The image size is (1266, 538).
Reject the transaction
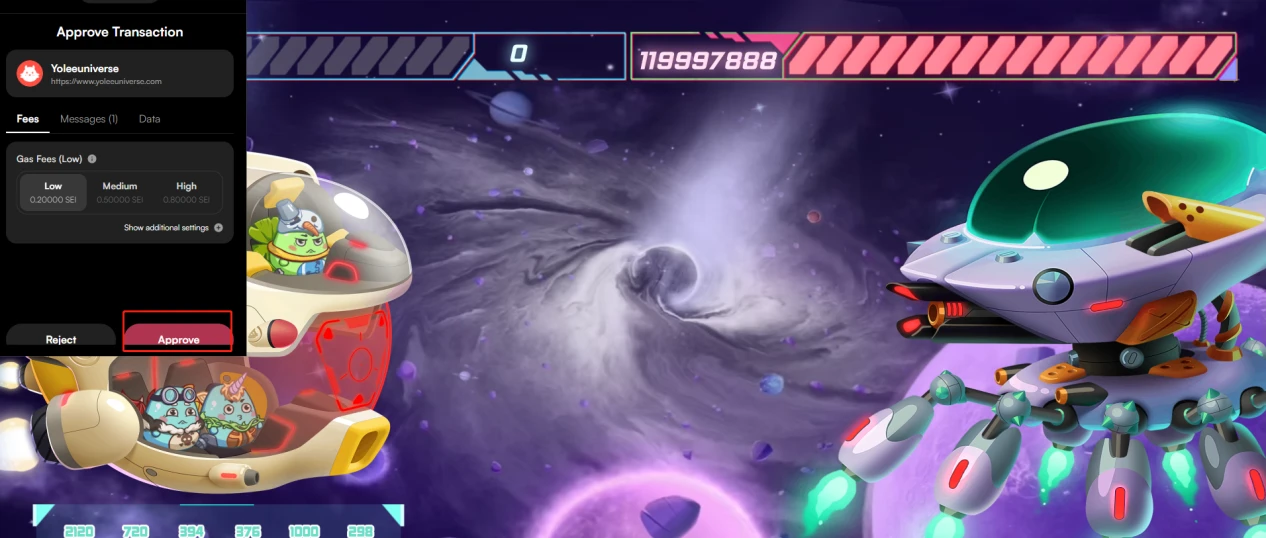coord(61,337)
